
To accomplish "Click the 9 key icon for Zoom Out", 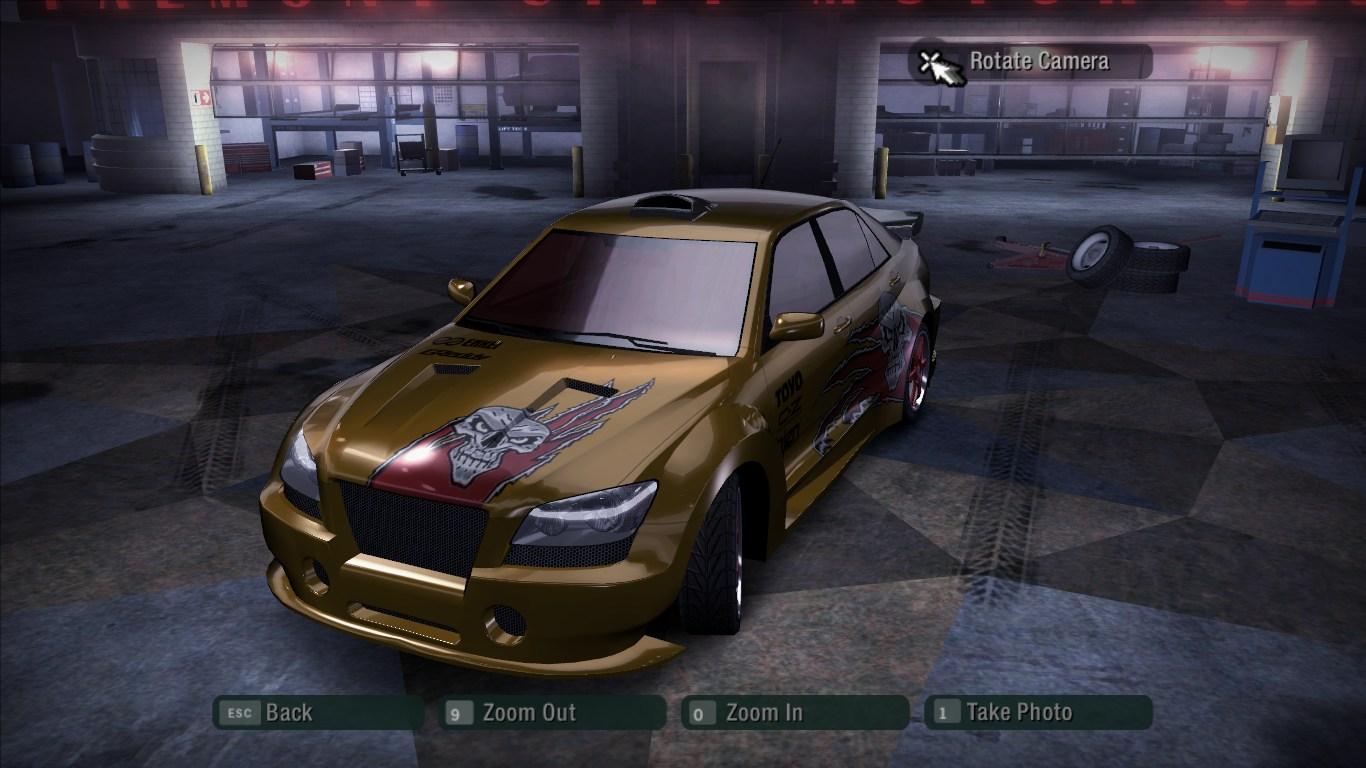I will point(457,713).
